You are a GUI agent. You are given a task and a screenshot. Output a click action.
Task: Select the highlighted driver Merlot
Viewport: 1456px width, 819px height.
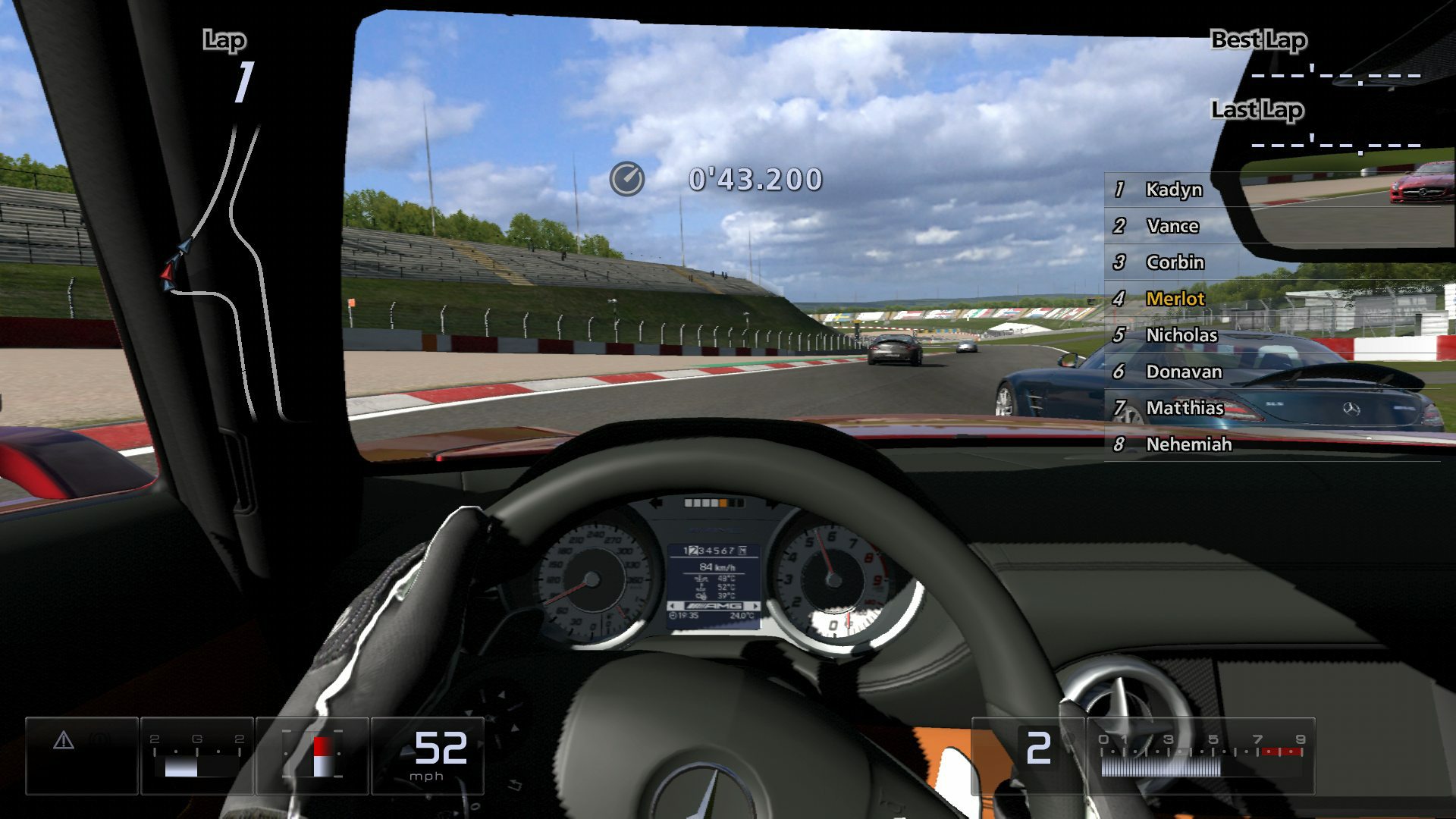pos(1176,299)
